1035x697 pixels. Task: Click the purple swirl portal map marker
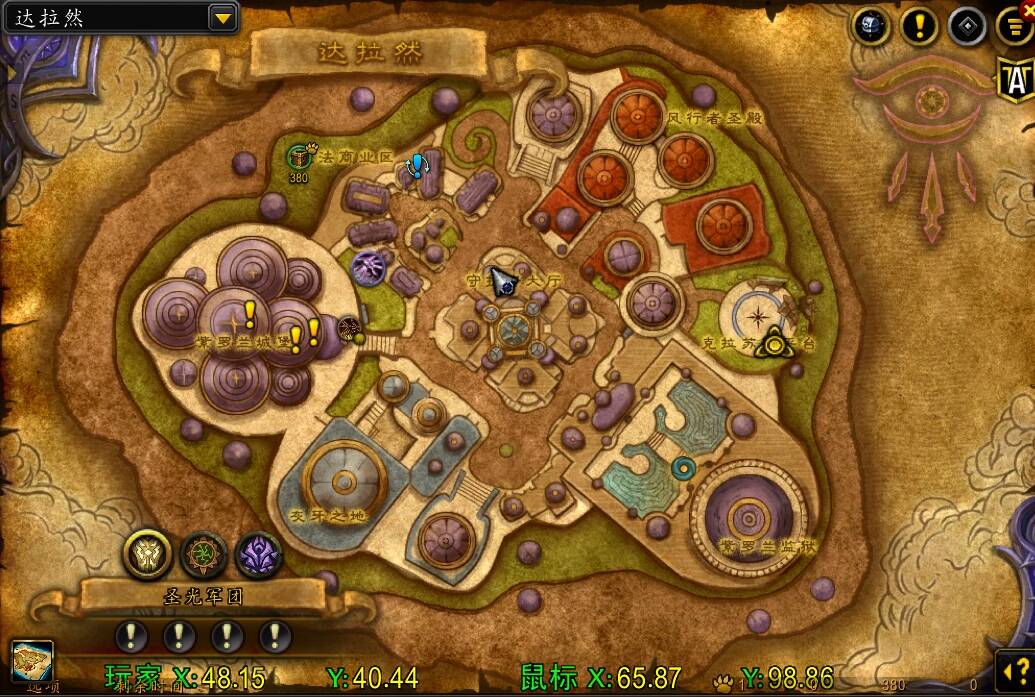368,268
